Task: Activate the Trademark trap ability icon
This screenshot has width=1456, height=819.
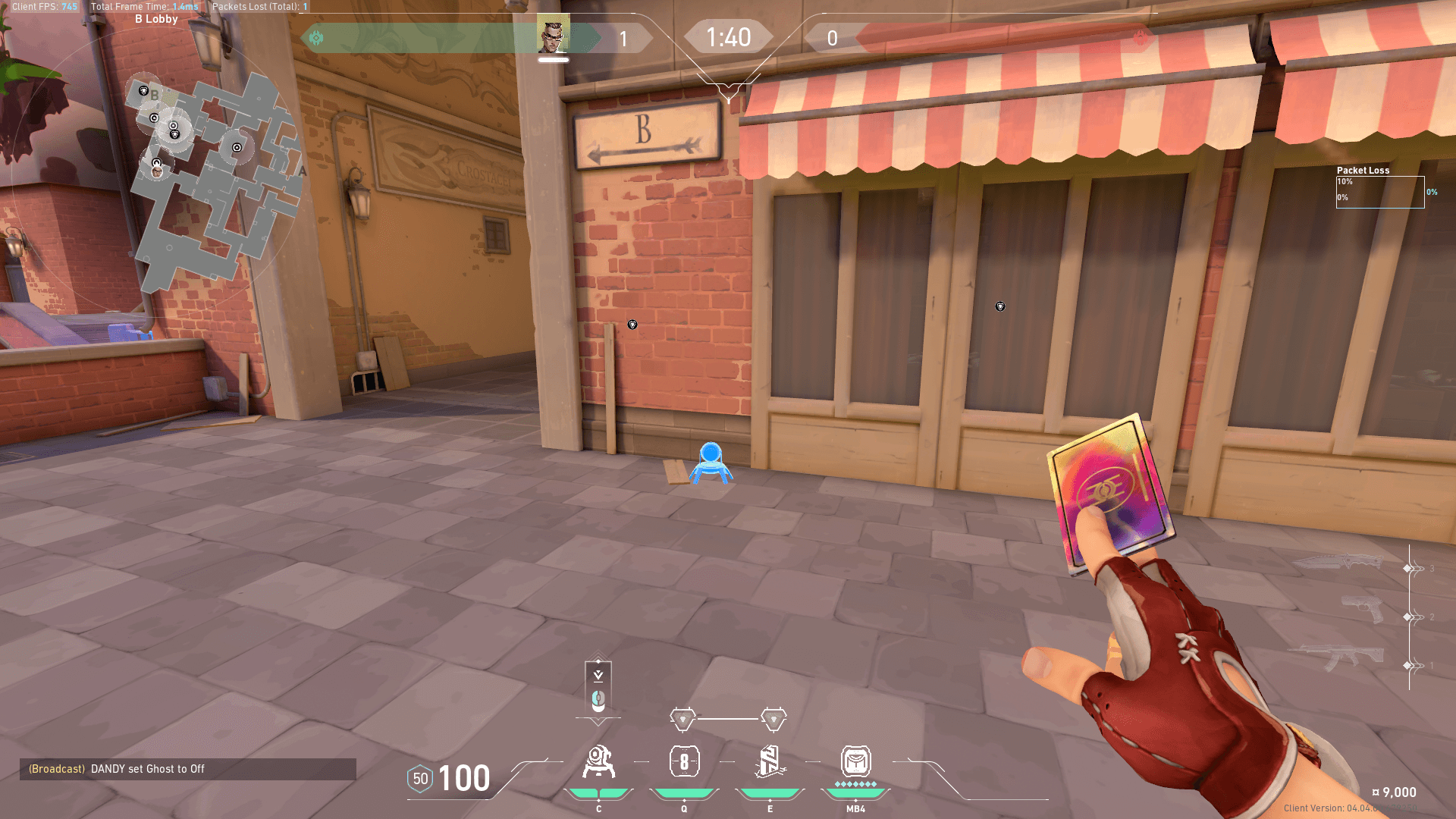Action: tap(598, 762)
